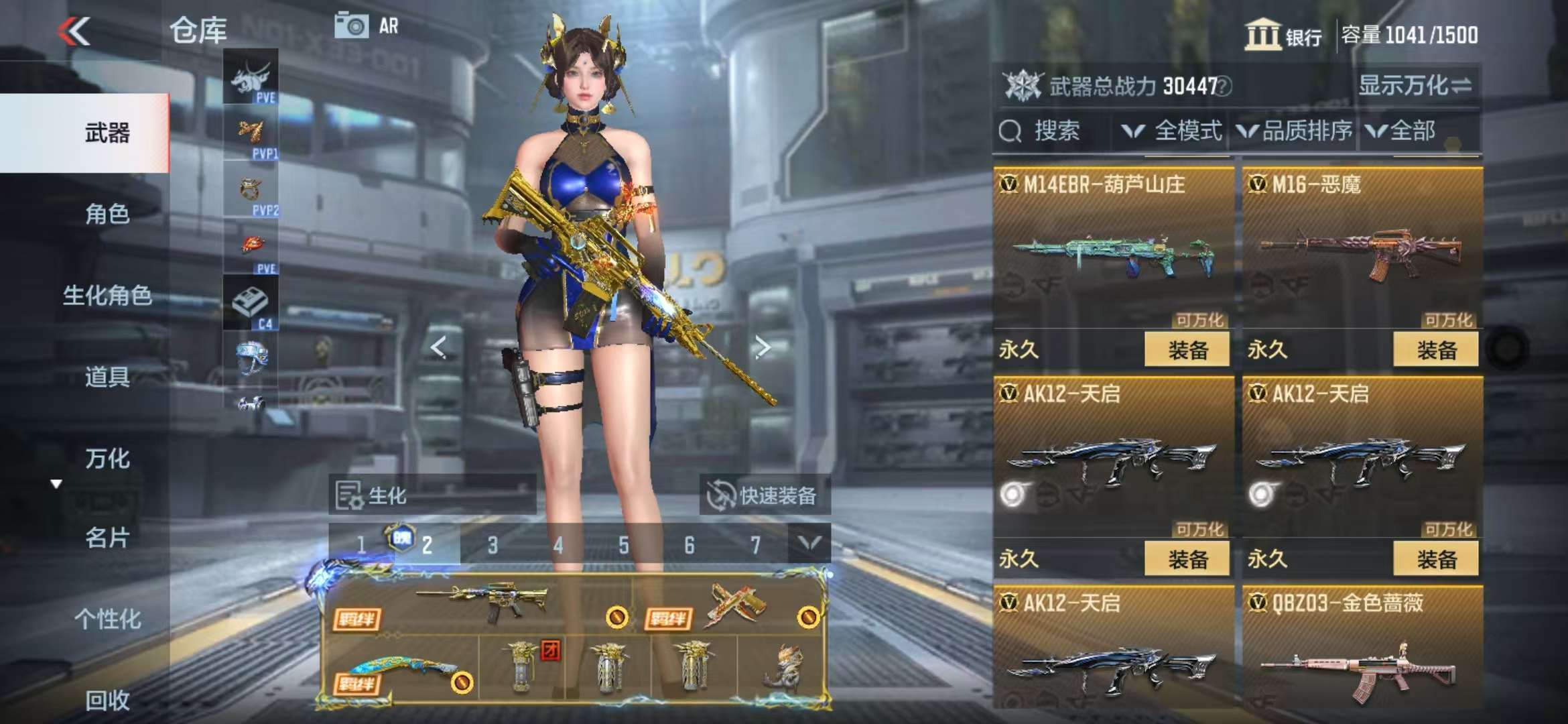Open the 生化角色 category
Image resolution: width=1568 pixels, height=724 pixels.
coord(107,295)
